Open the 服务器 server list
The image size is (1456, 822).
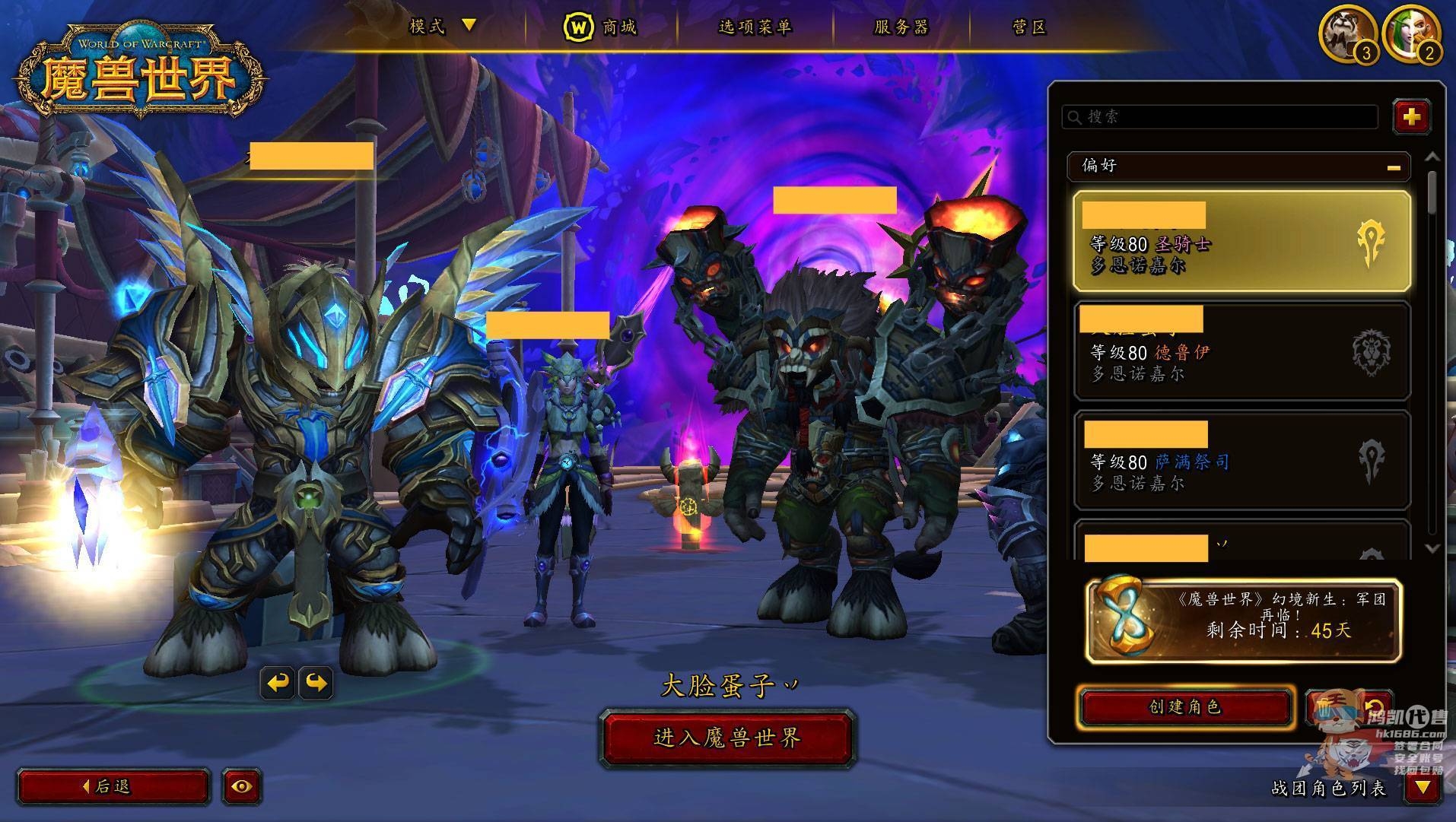tap(901, 27)
